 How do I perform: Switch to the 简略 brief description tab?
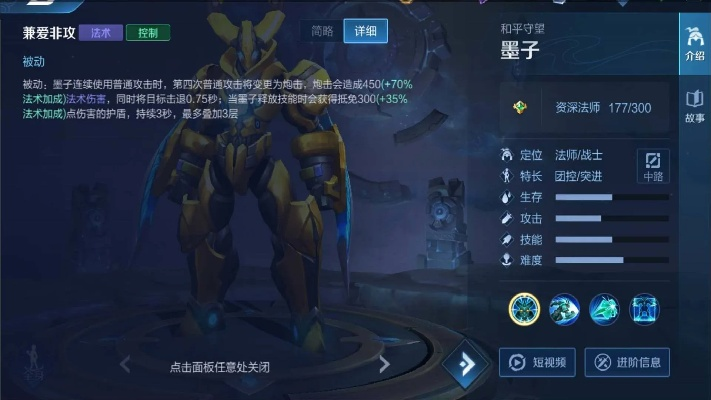click(322, 31)
